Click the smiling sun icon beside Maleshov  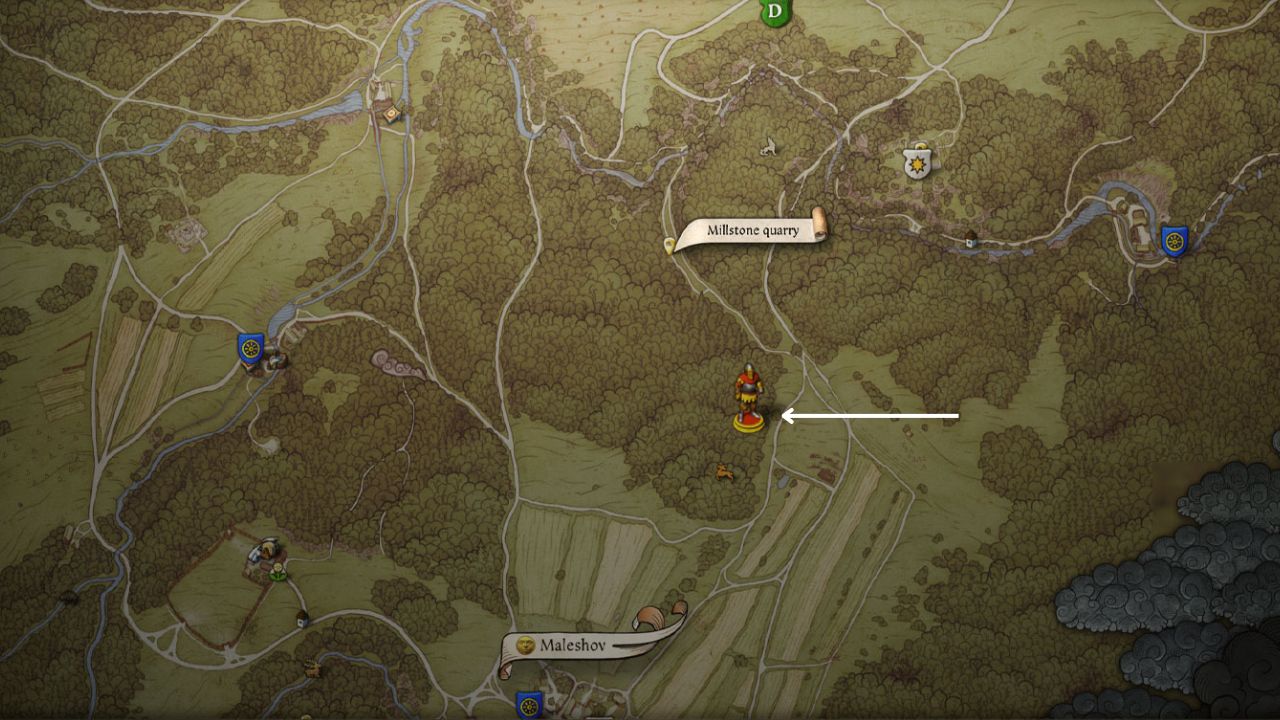[524, 646]
